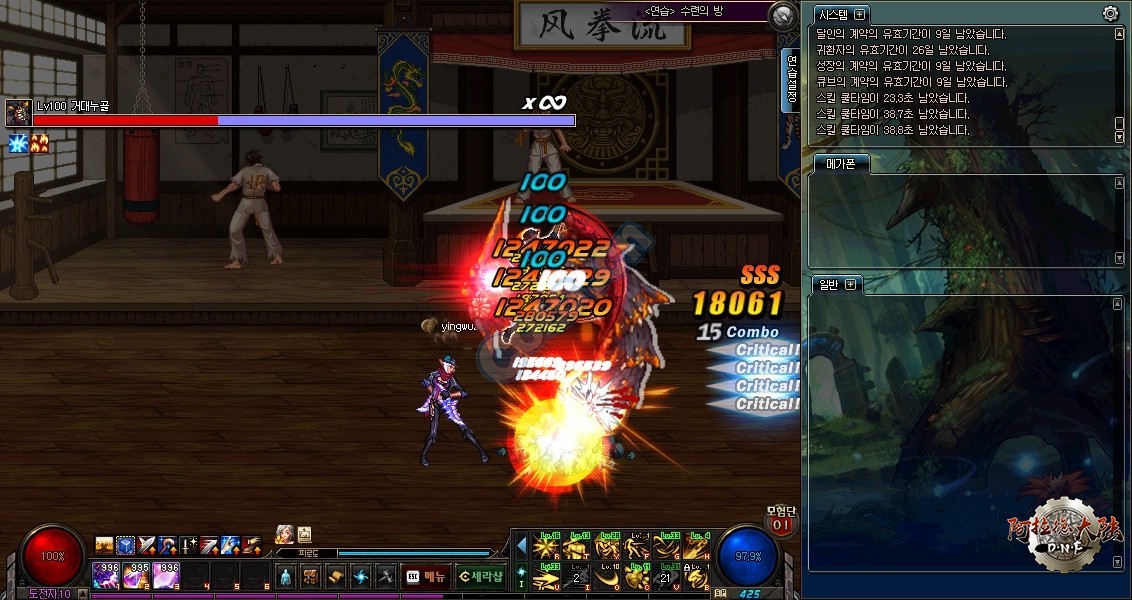Select the 메가폰 chat tab
This screenshot has width=1132, height=600.
pos(840,164)
